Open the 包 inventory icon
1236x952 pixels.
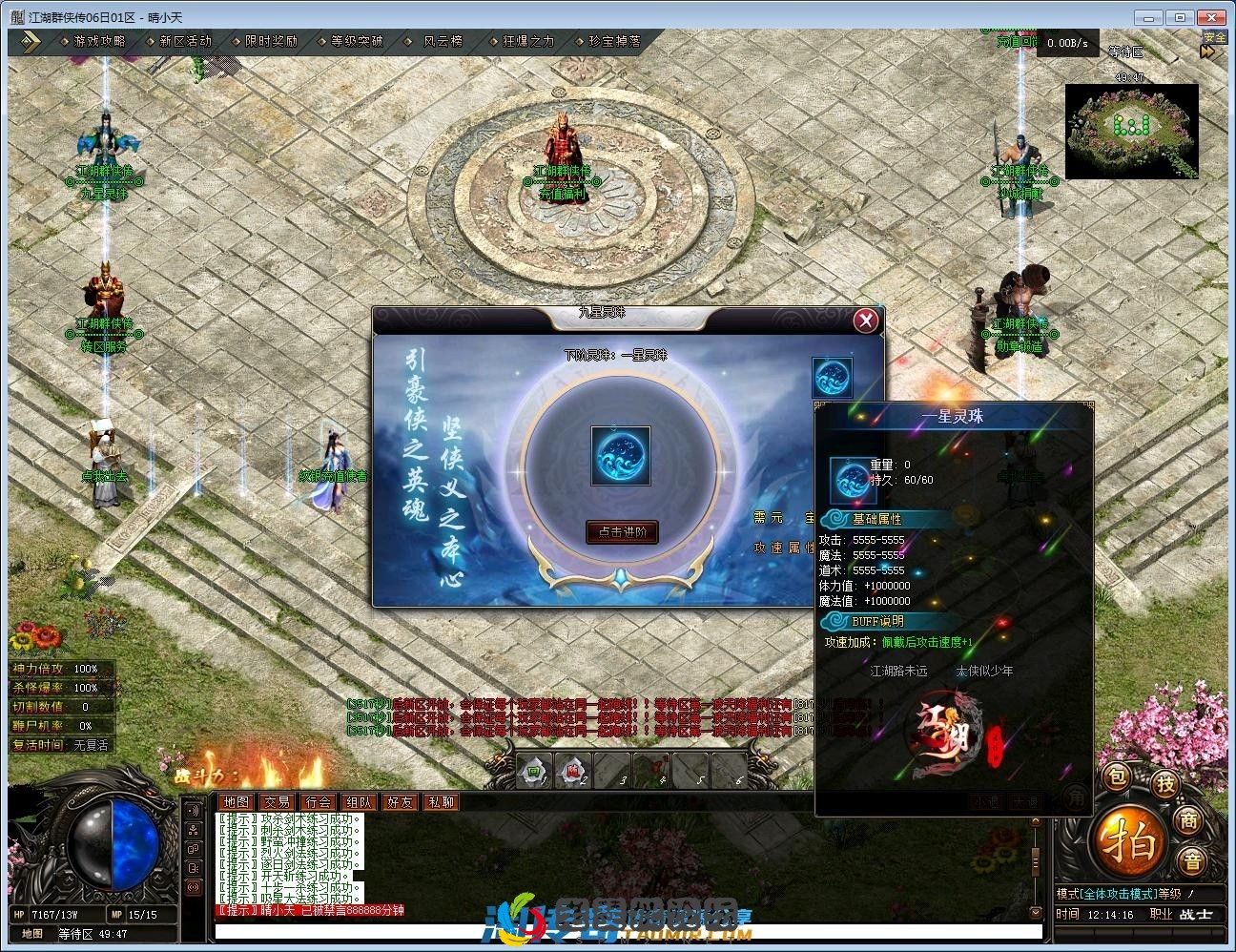(1116, 776)
